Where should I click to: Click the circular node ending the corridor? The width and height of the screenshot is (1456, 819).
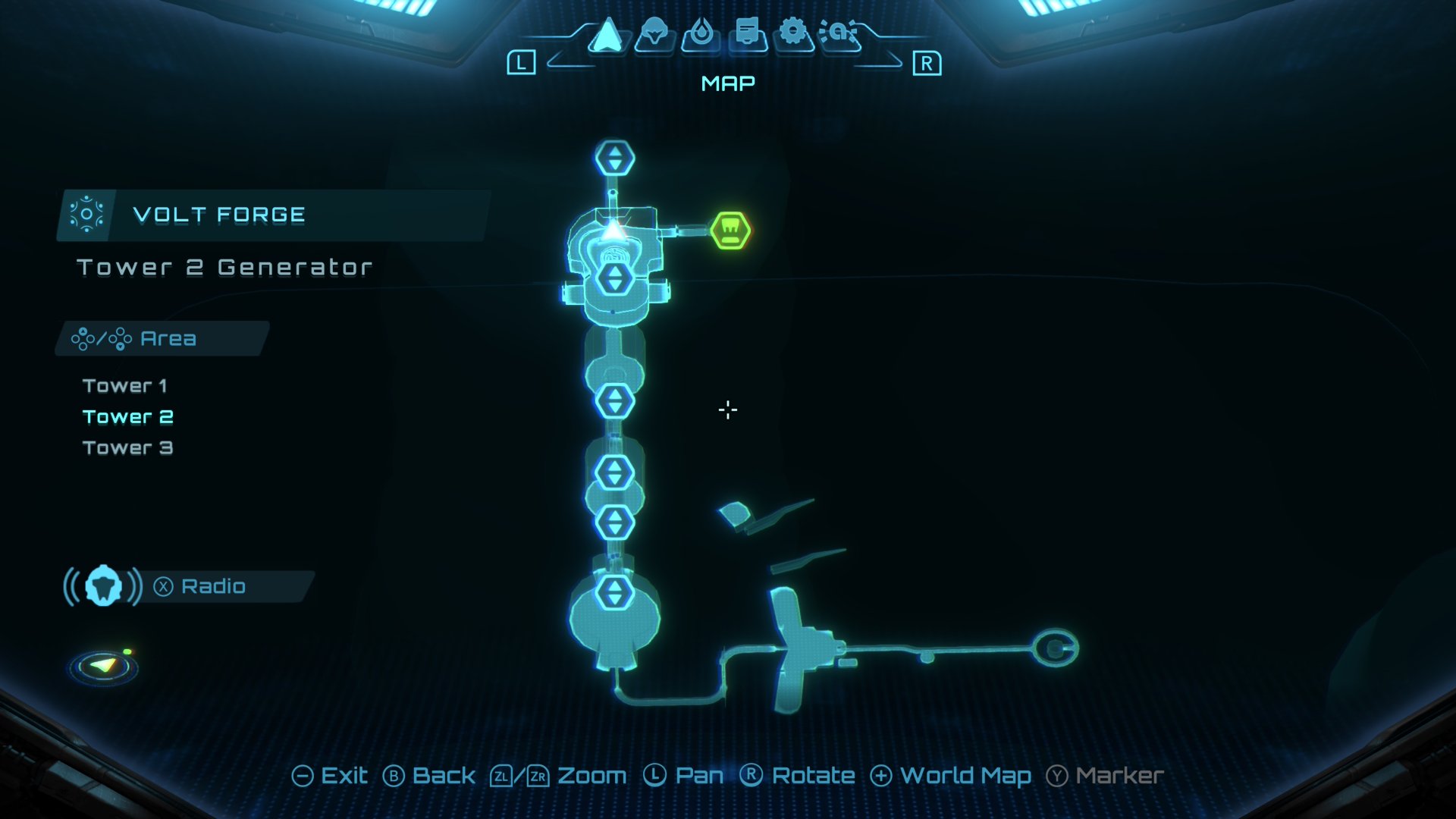(1055, 648)
